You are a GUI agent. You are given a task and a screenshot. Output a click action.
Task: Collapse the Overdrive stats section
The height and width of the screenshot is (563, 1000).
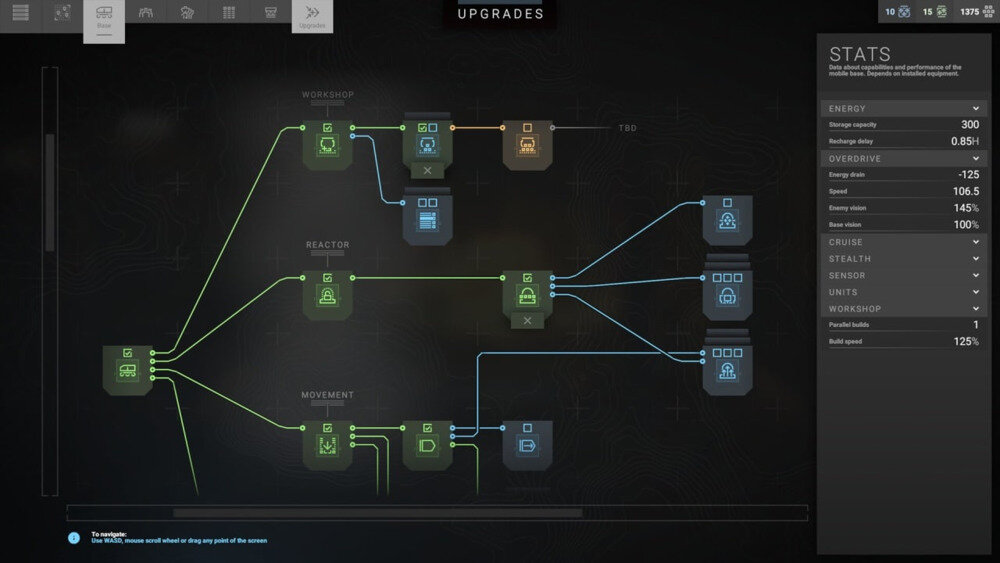975,159
